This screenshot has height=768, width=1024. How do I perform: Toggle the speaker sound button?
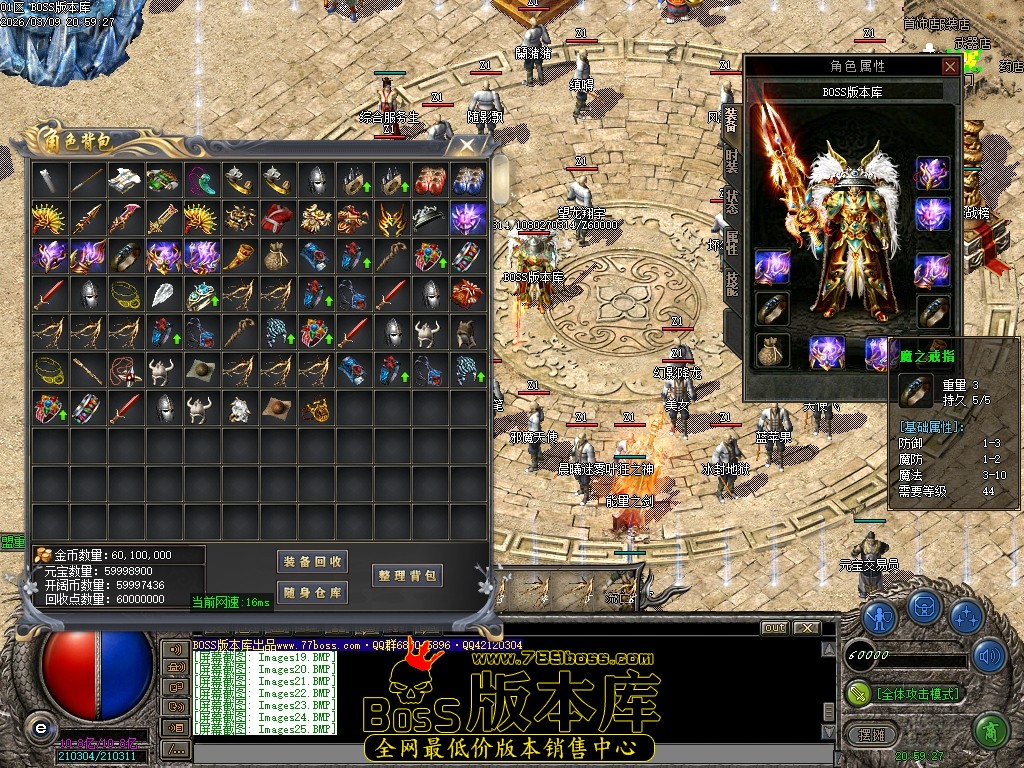(989, 656)
